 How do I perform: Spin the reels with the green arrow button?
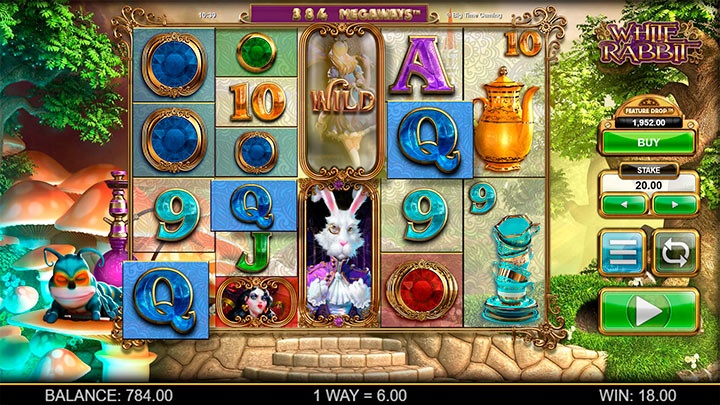pos(648,311)
